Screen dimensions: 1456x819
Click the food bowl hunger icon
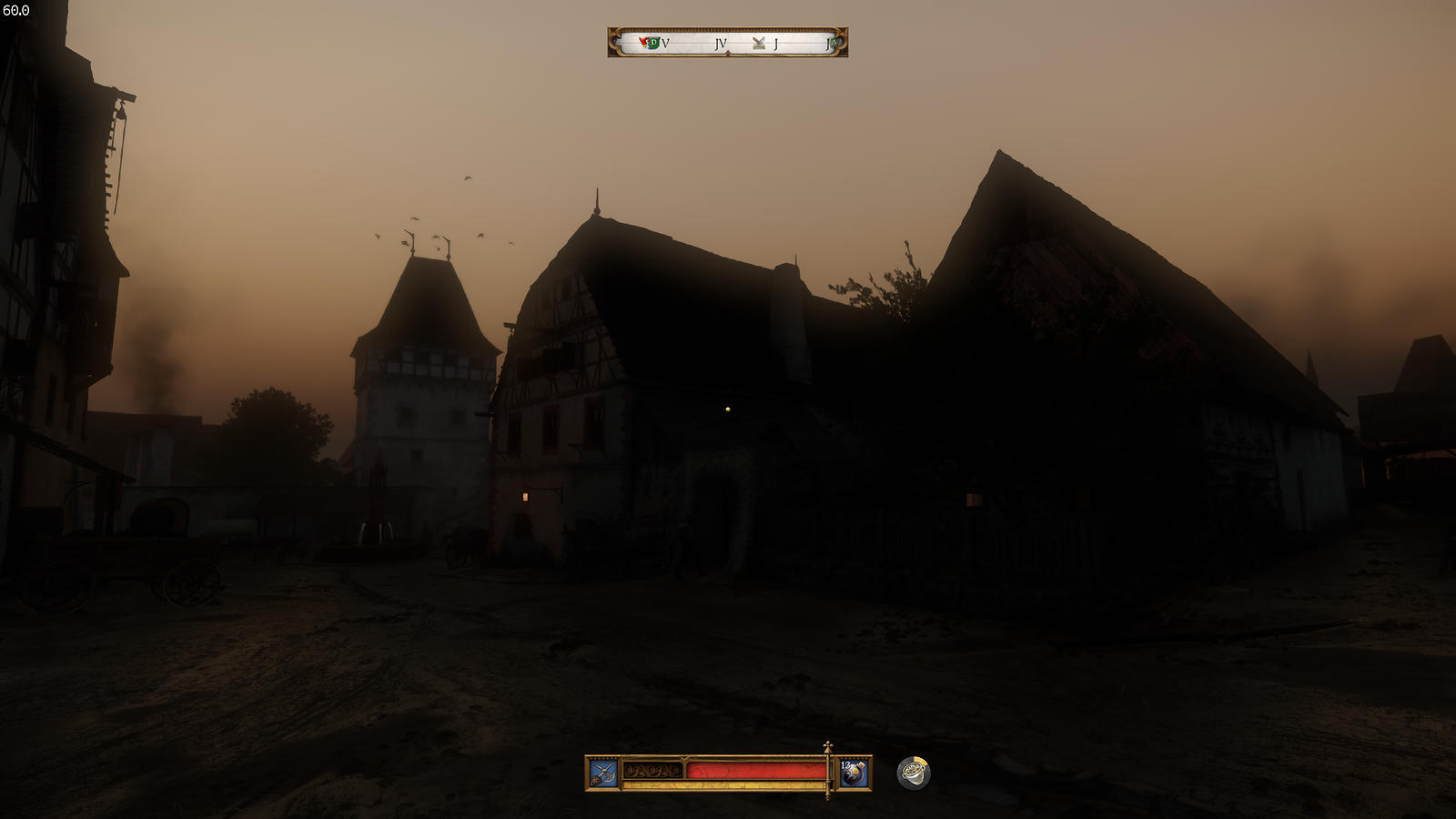(x=914, y=773)
